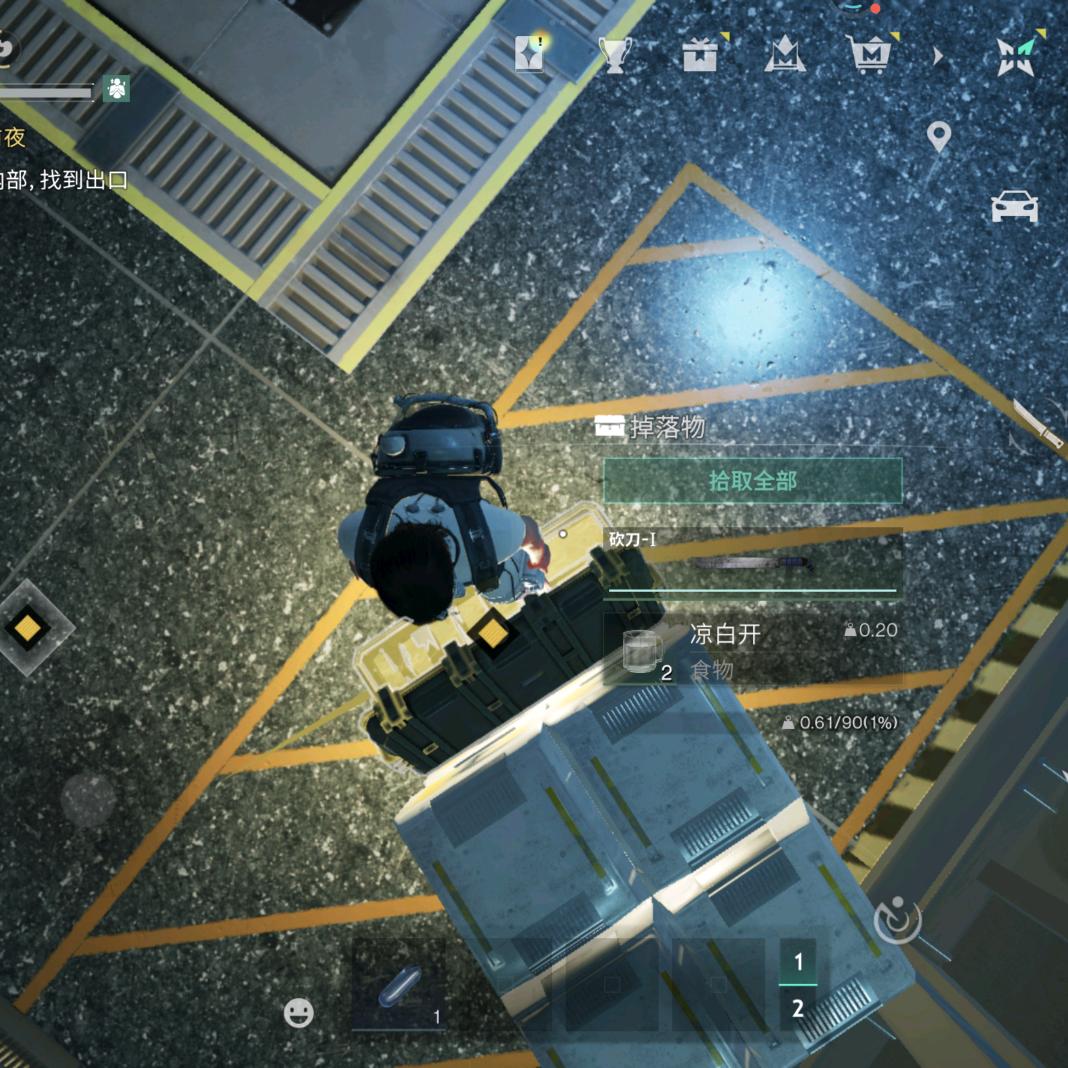This screenshot has width=1068, height=1068.
Task: Take the 凉白开 food item
Action: point(753,650)
